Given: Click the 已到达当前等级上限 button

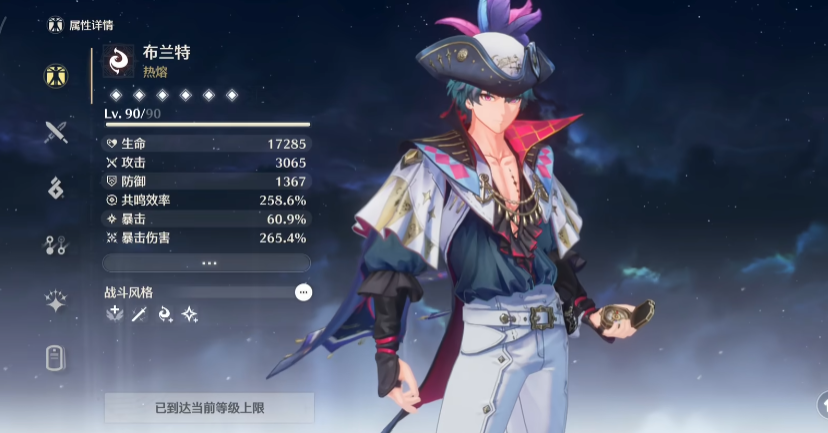Looking at the screenshot, I should [x=209, y=408].
